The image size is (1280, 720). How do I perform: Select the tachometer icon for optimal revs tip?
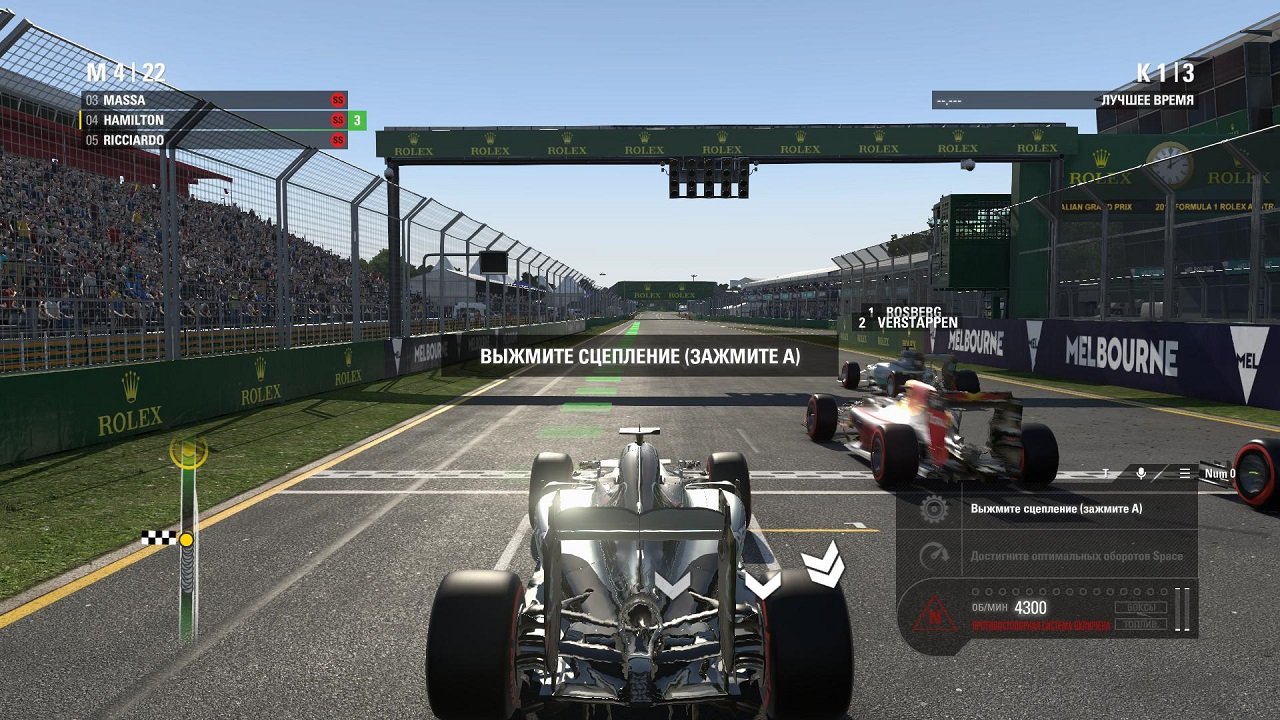coord(933,554)
